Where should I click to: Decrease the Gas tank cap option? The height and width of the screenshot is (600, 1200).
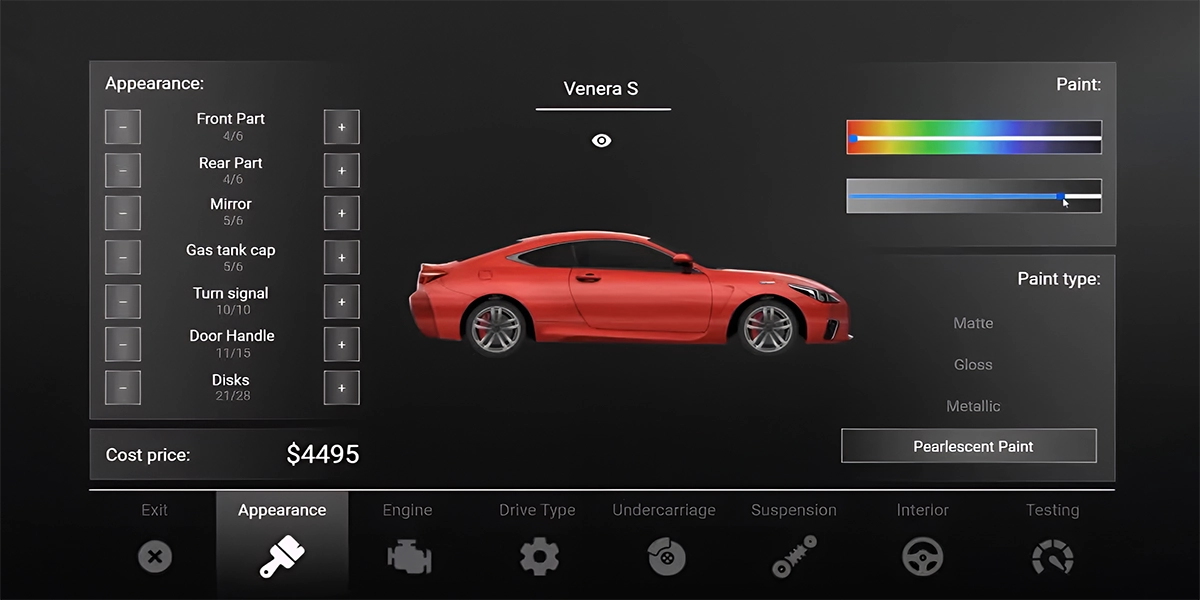pos(123,257)
